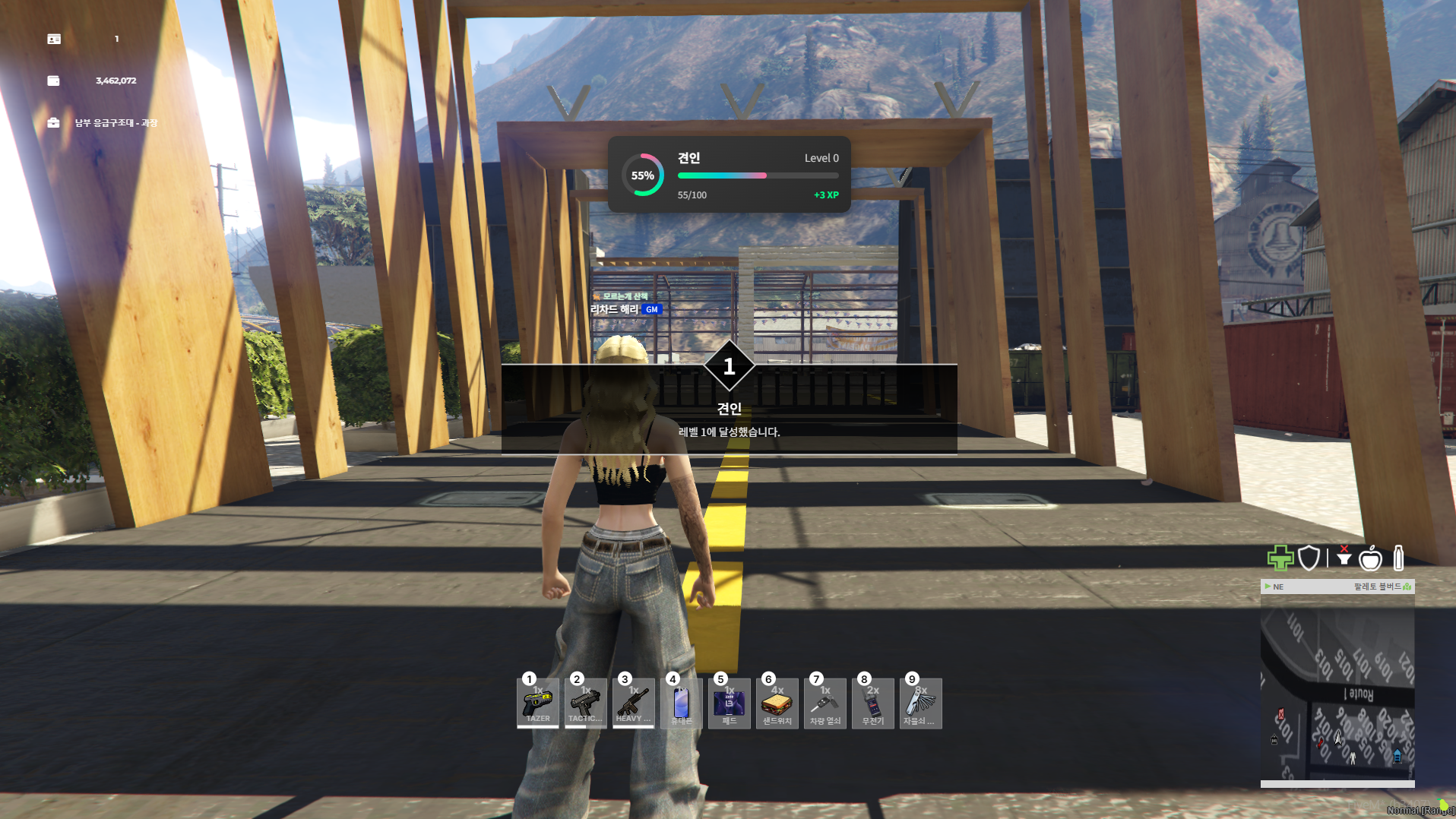Click the water bottle thirst status icon
Viewport: 1456px width, 819px height.
[1398, 558]
